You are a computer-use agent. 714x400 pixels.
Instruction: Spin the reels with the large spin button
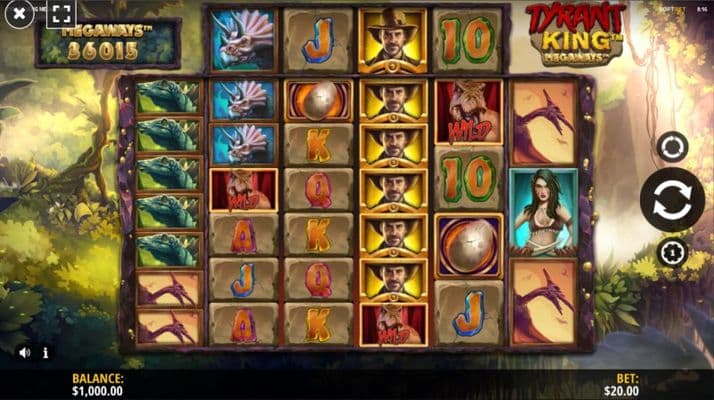(x=671, y=200)
